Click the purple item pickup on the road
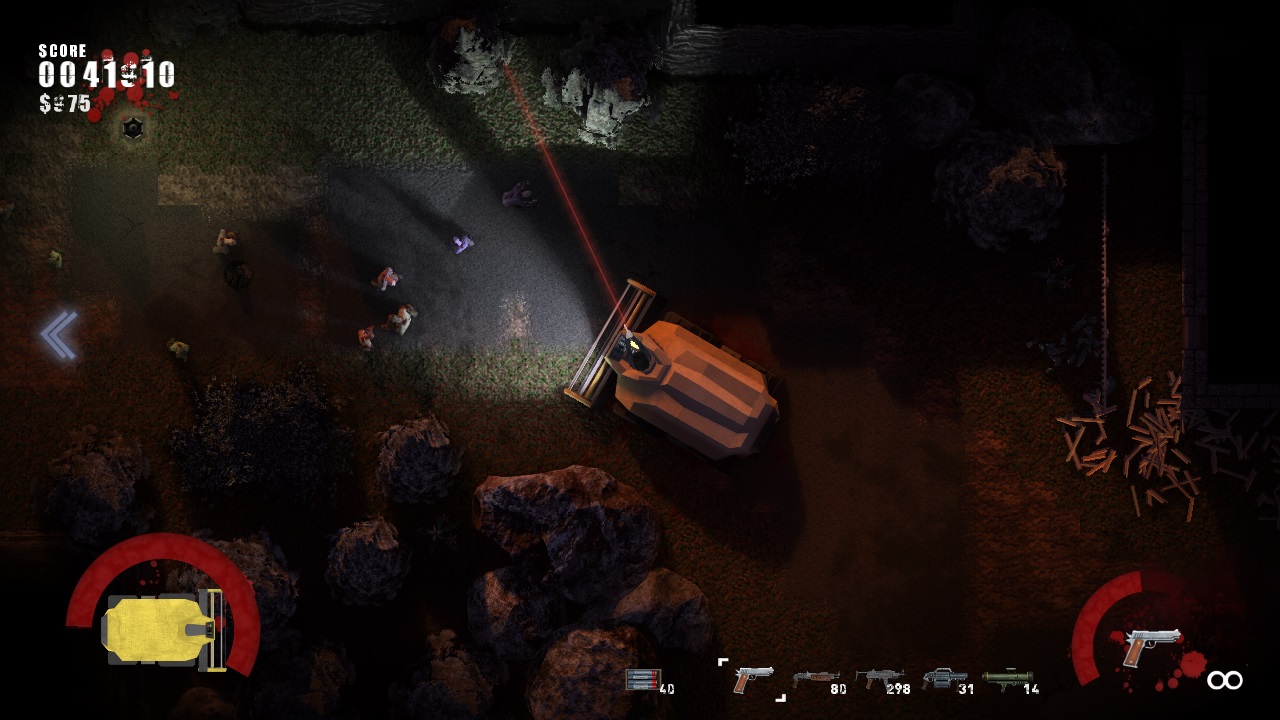 tap(462, 243)
